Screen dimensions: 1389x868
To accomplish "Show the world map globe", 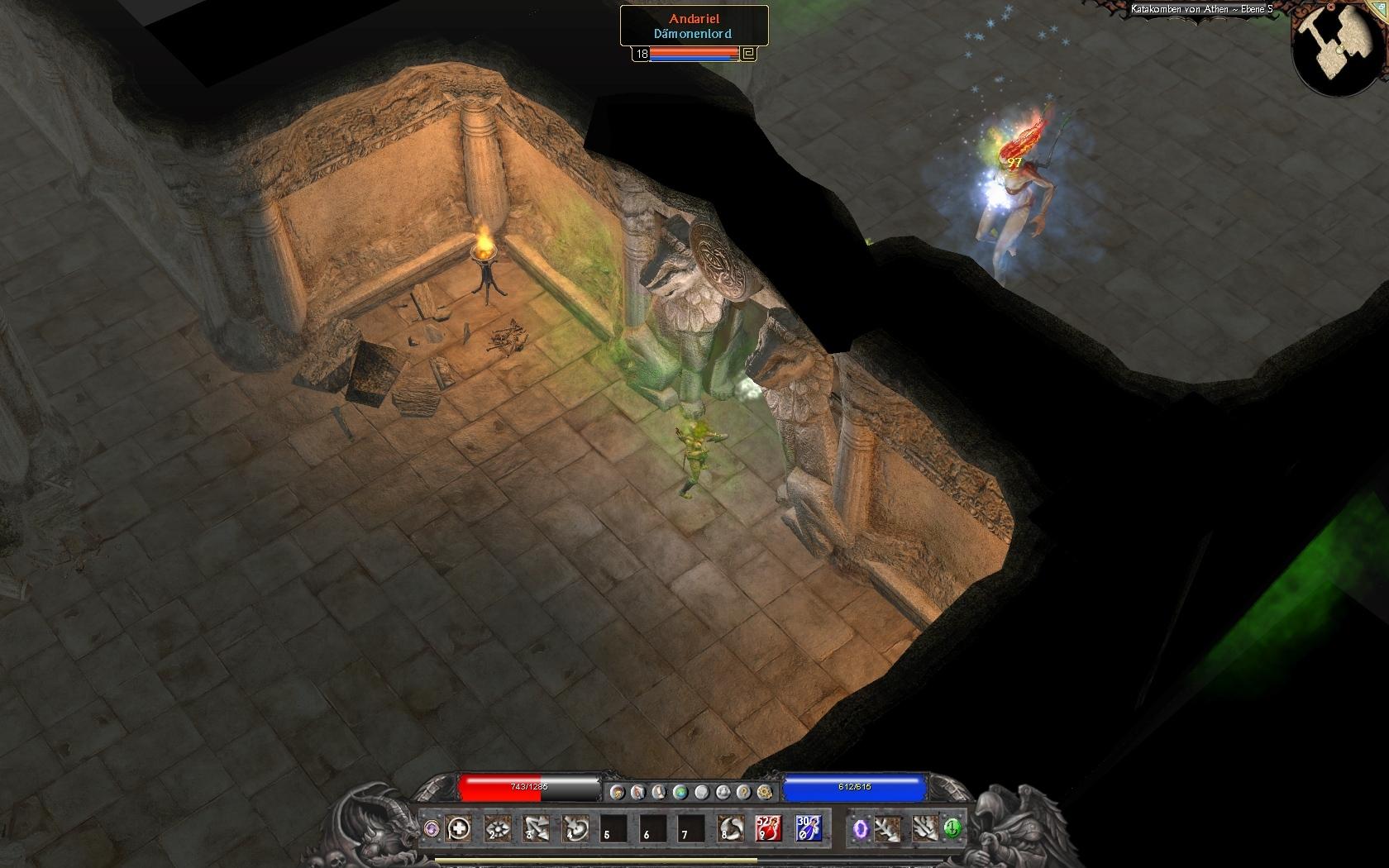I will tap(680, 792).
